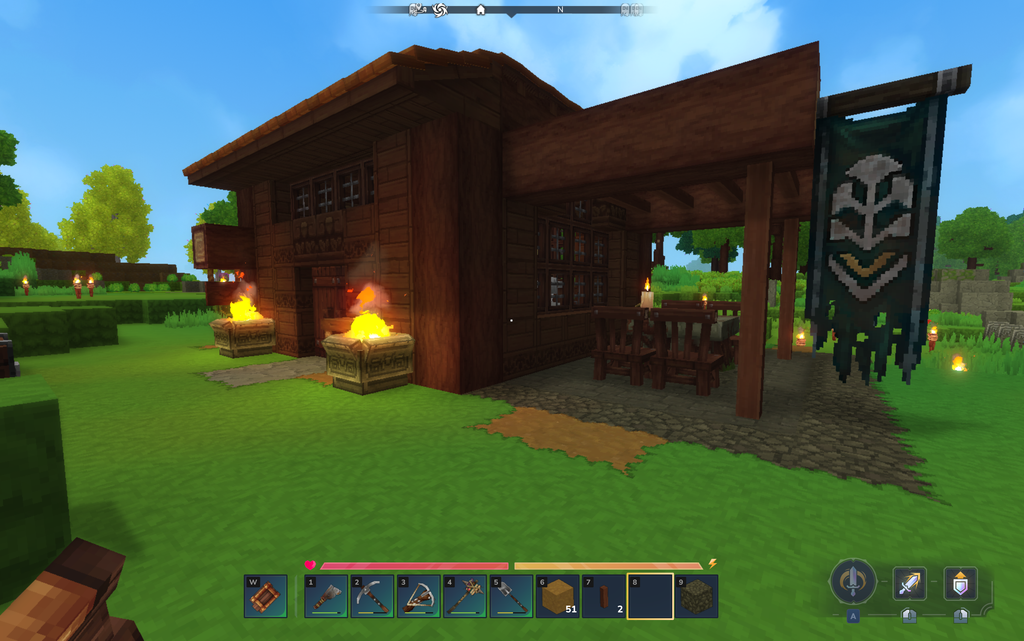1024x641 pixels.
Task: Choose the shovel in hotbar slot 5
Action: [x=510, y=596]
